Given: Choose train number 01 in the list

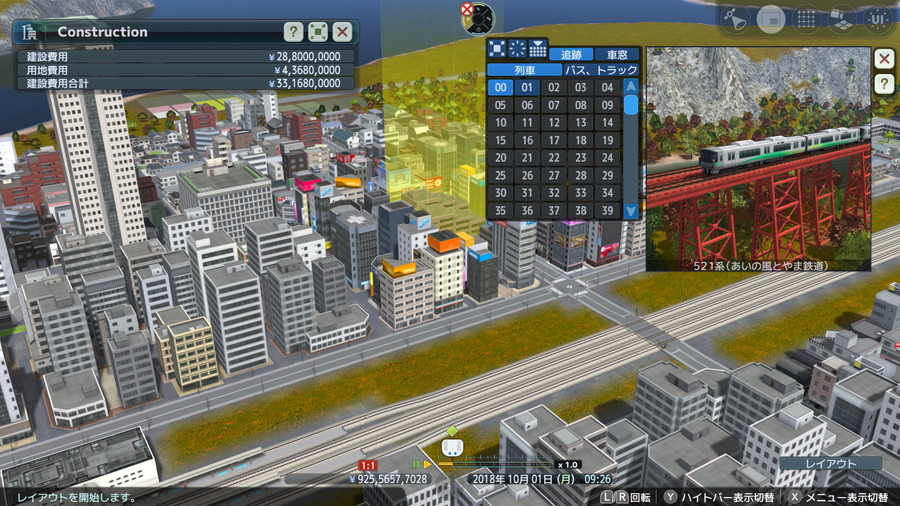Looking at the screenshot, I should coord(527,87).
